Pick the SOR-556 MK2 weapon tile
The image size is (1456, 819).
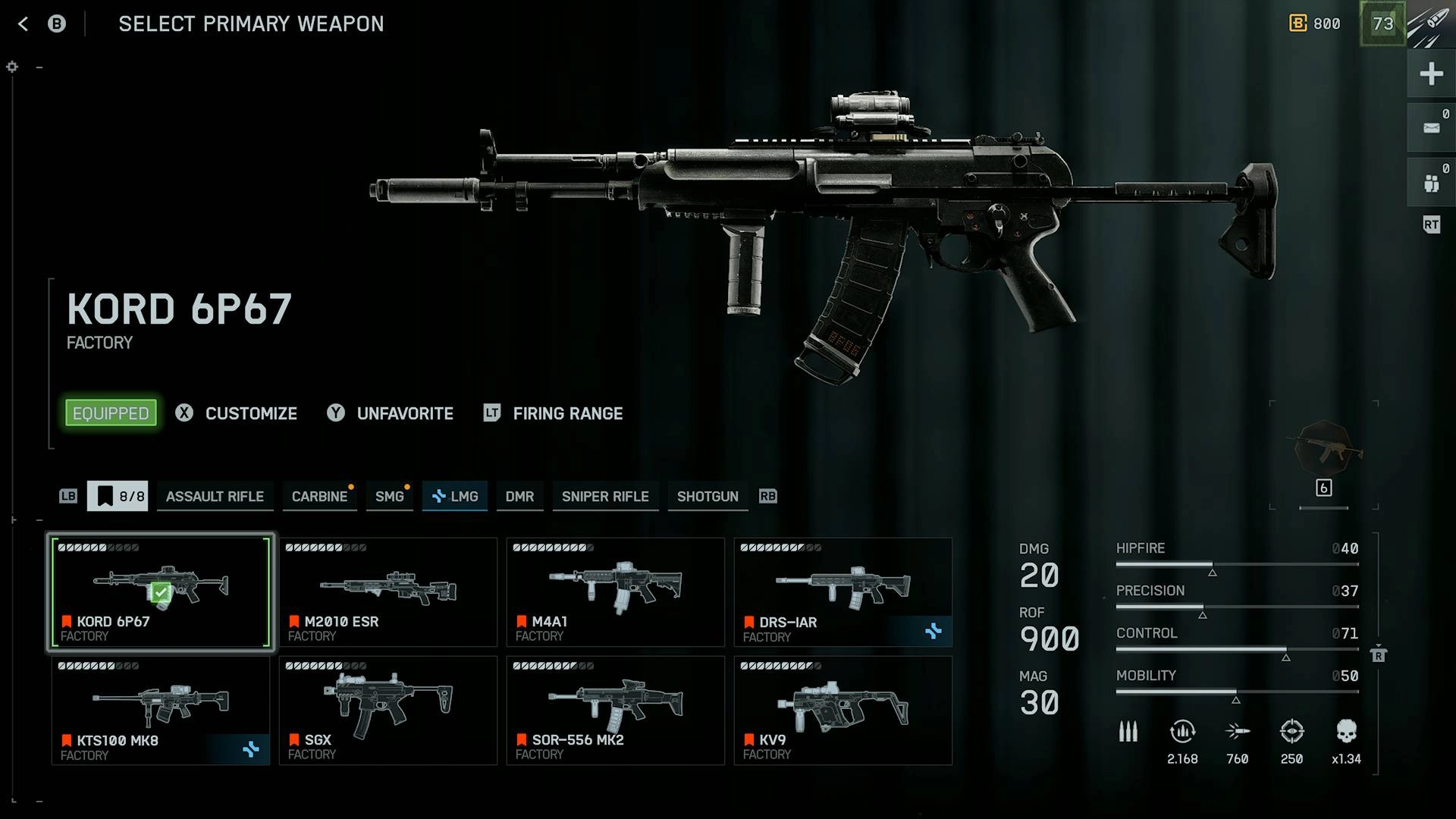[x=616, y=711]
